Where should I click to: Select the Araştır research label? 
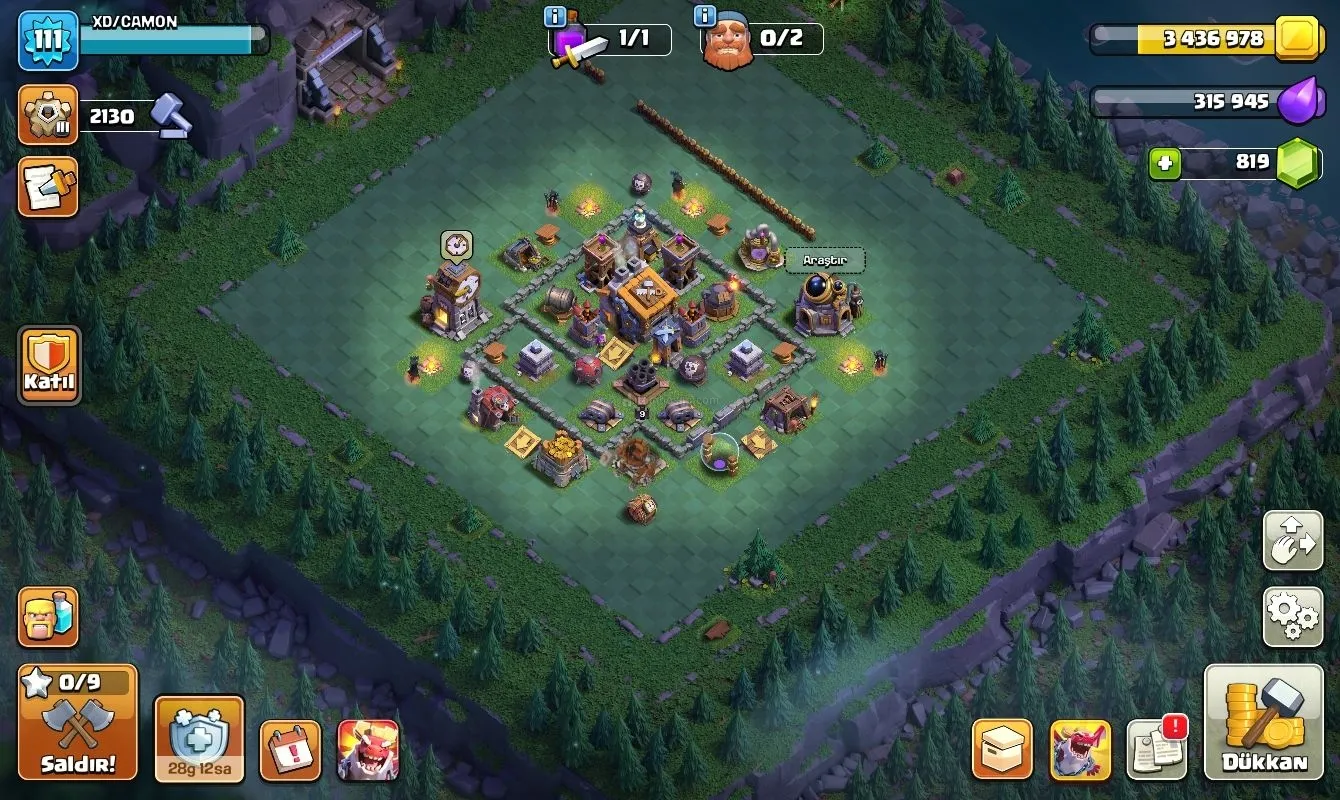click(x=824, y=260)
